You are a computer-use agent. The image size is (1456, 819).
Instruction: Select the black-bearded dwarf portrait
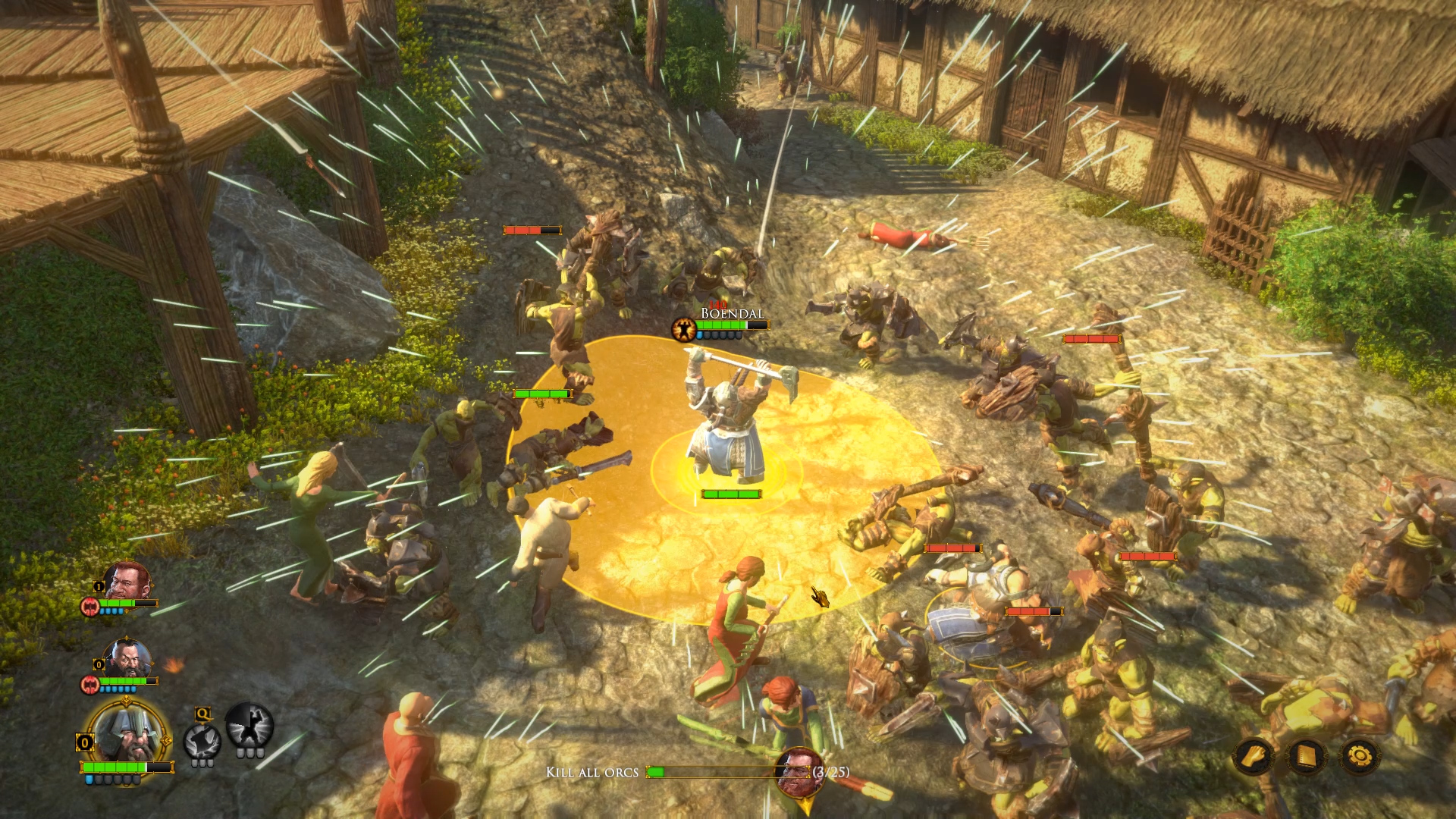127,657
